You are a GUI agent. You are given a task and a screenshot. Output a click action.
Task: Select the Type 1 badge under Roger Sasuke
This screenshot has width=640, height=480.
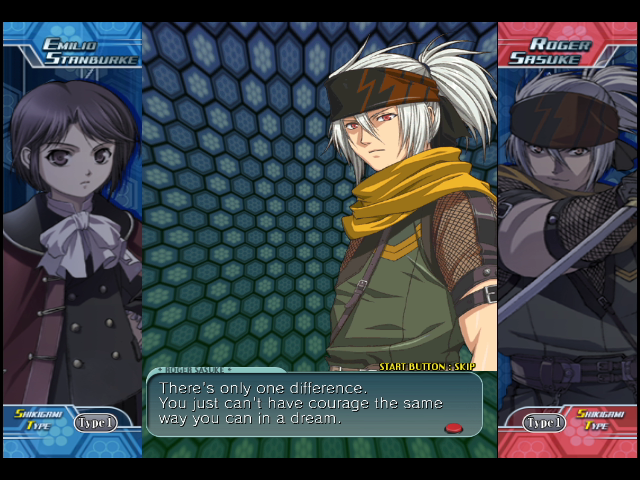545,423
